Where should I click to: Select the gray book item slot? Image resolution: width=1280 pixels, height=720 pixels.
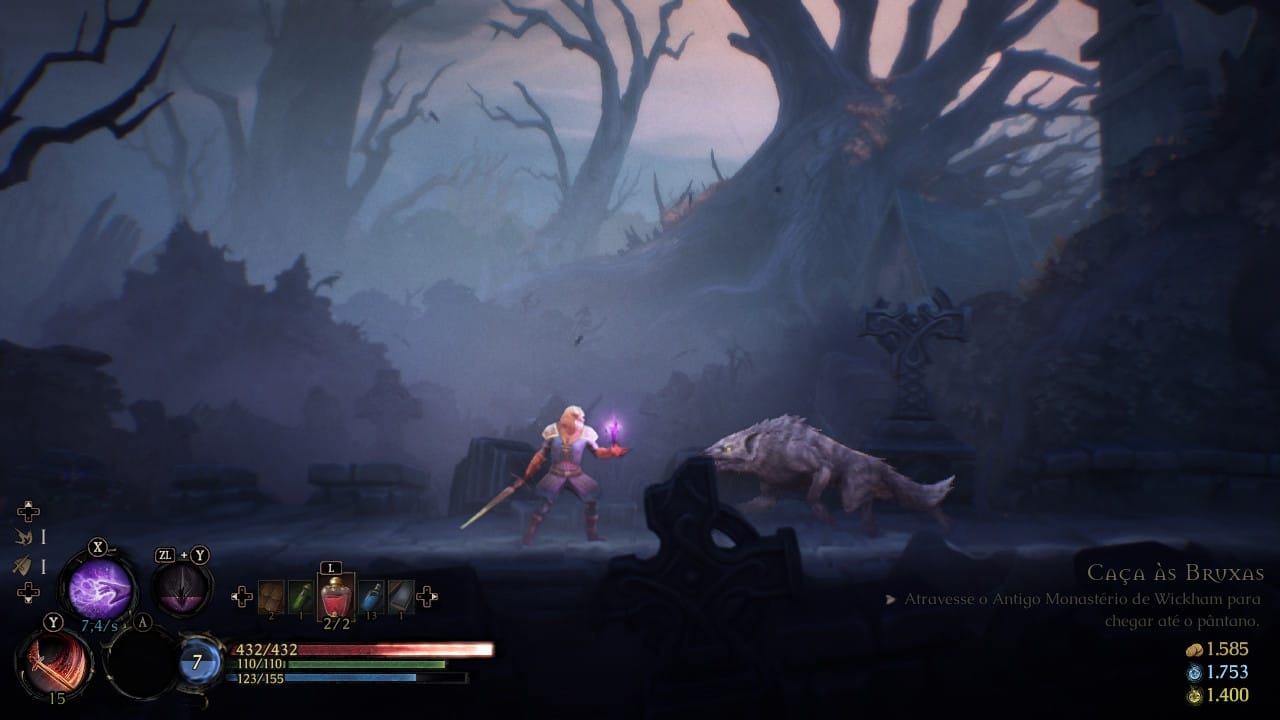coord(401,597)
